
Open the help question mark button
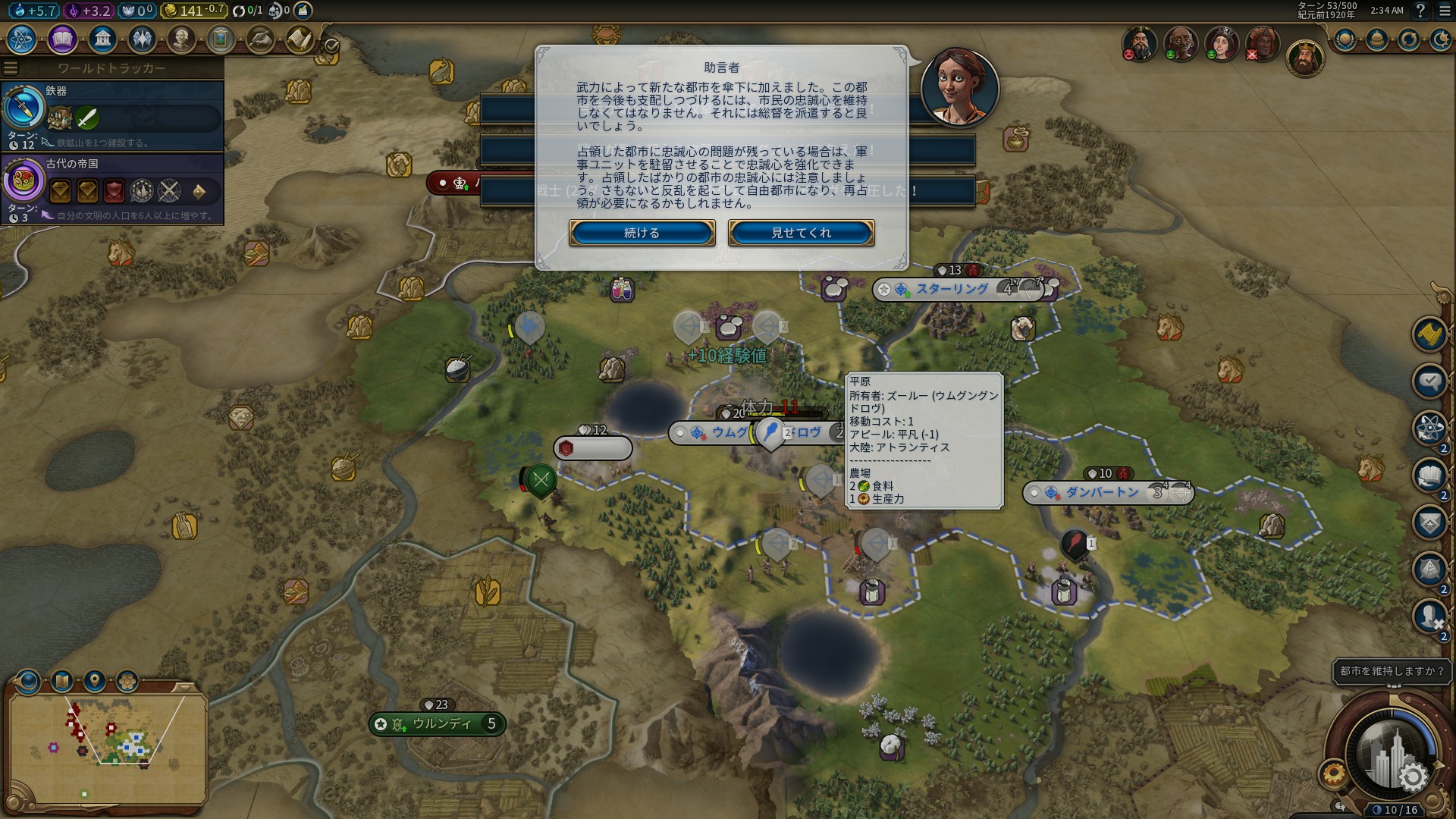[1420, 11]
